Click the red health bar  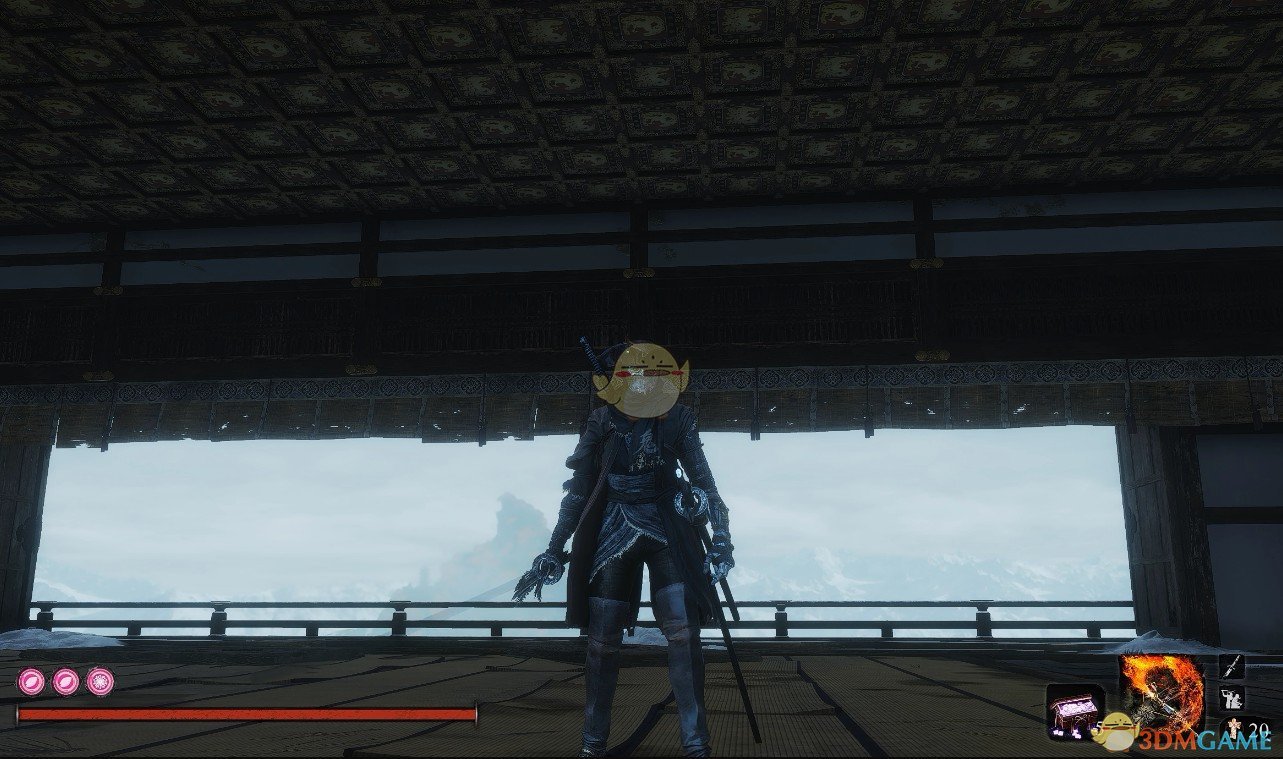245,715
